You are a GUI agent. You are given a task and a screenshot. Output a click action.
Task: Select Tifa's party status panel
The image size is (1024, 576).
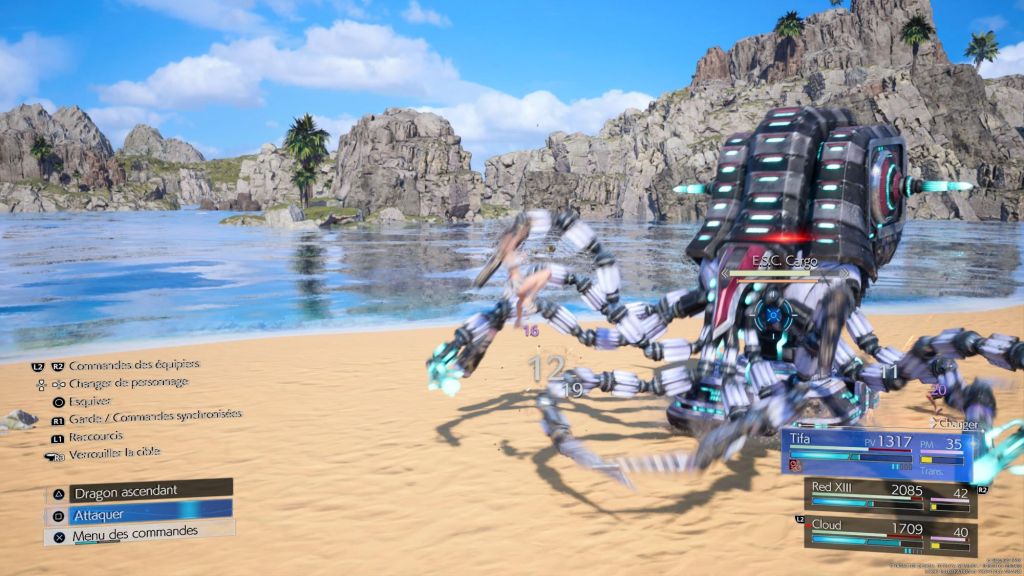click(876, 454)
